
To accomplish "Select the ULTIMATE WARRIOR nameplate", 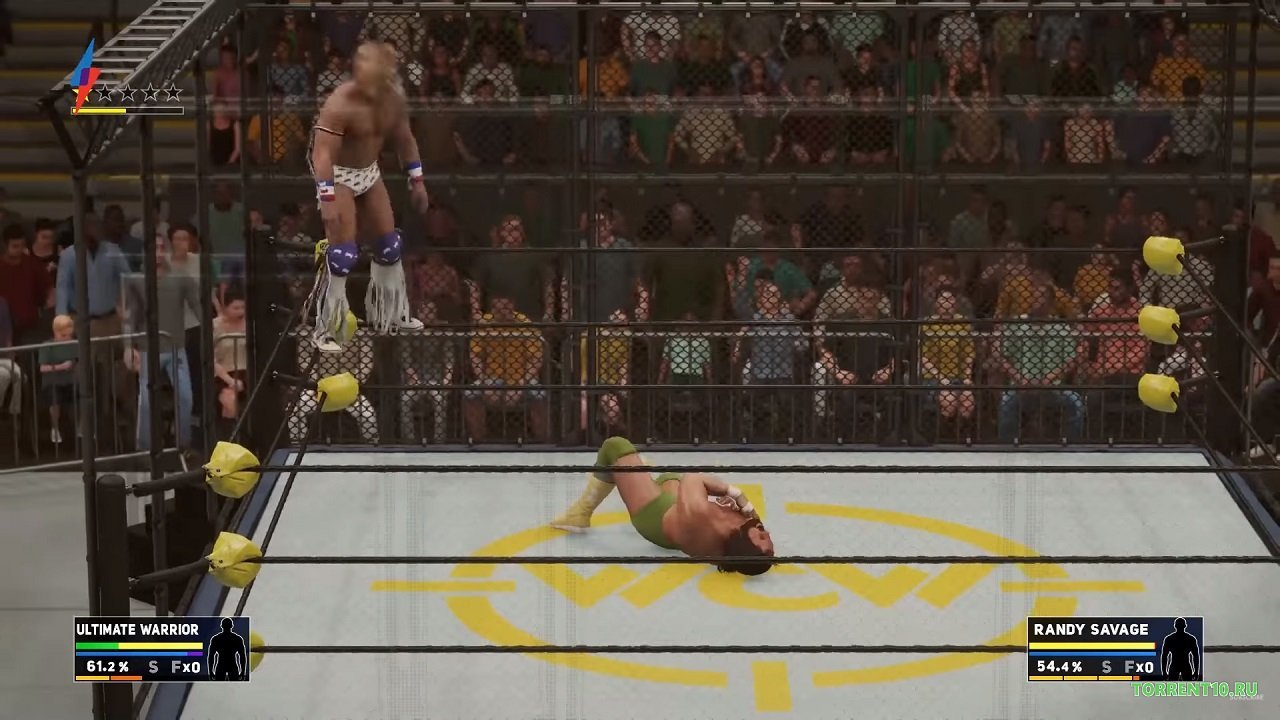I will (137, 629).
